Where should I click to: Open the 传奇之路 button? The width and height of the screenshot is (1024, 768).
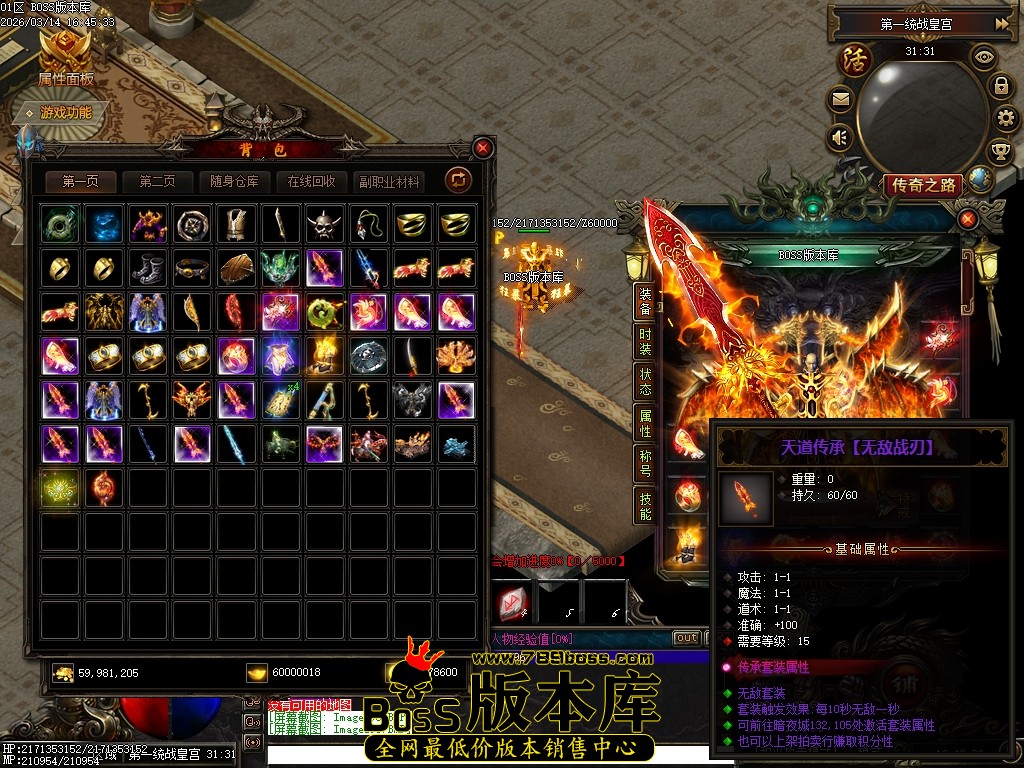(x=922, y=185)
